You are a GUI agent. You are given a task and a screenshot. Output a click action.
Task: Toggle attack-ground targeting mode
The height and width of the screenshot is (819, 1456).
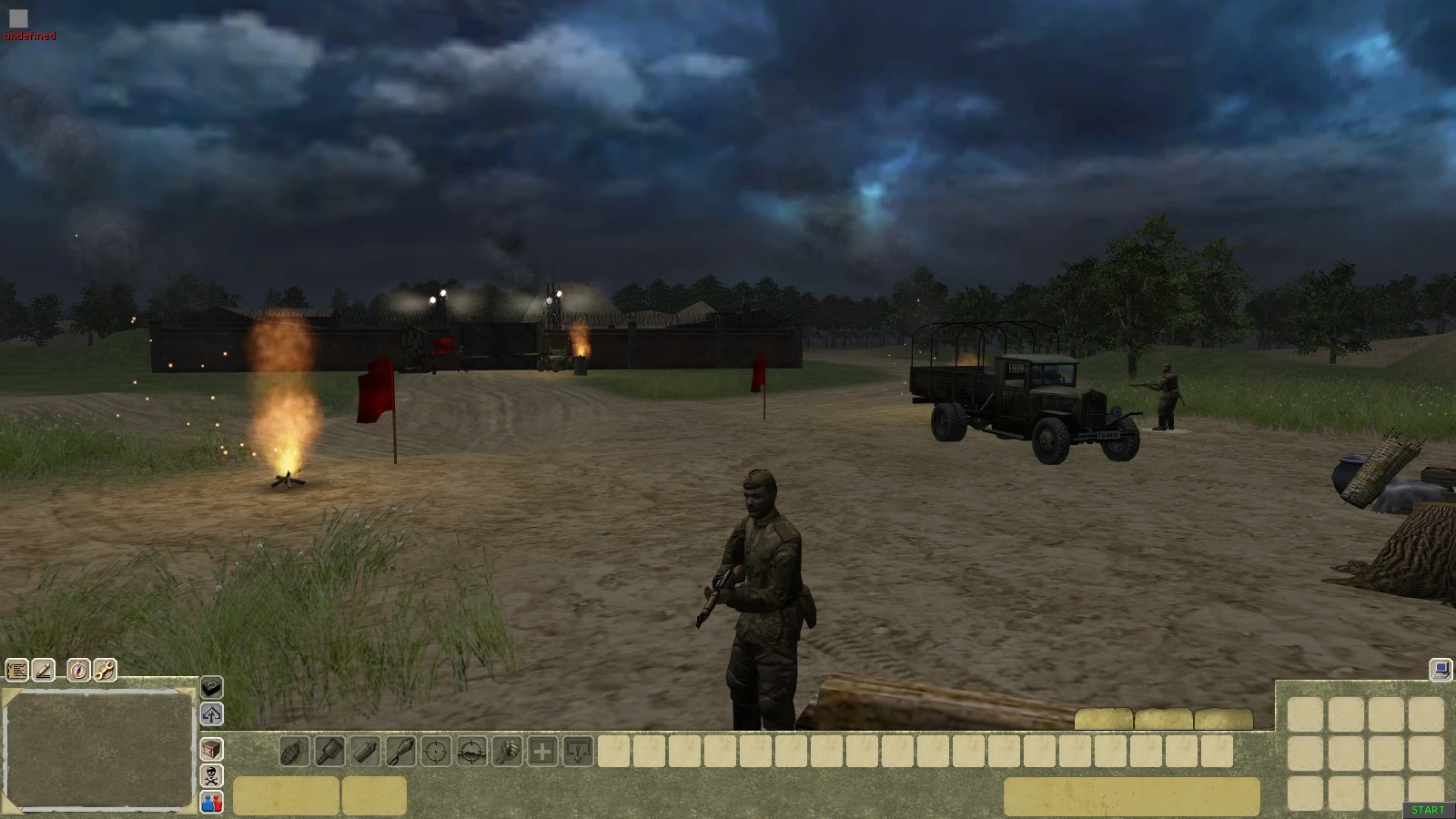coord(470,752)
